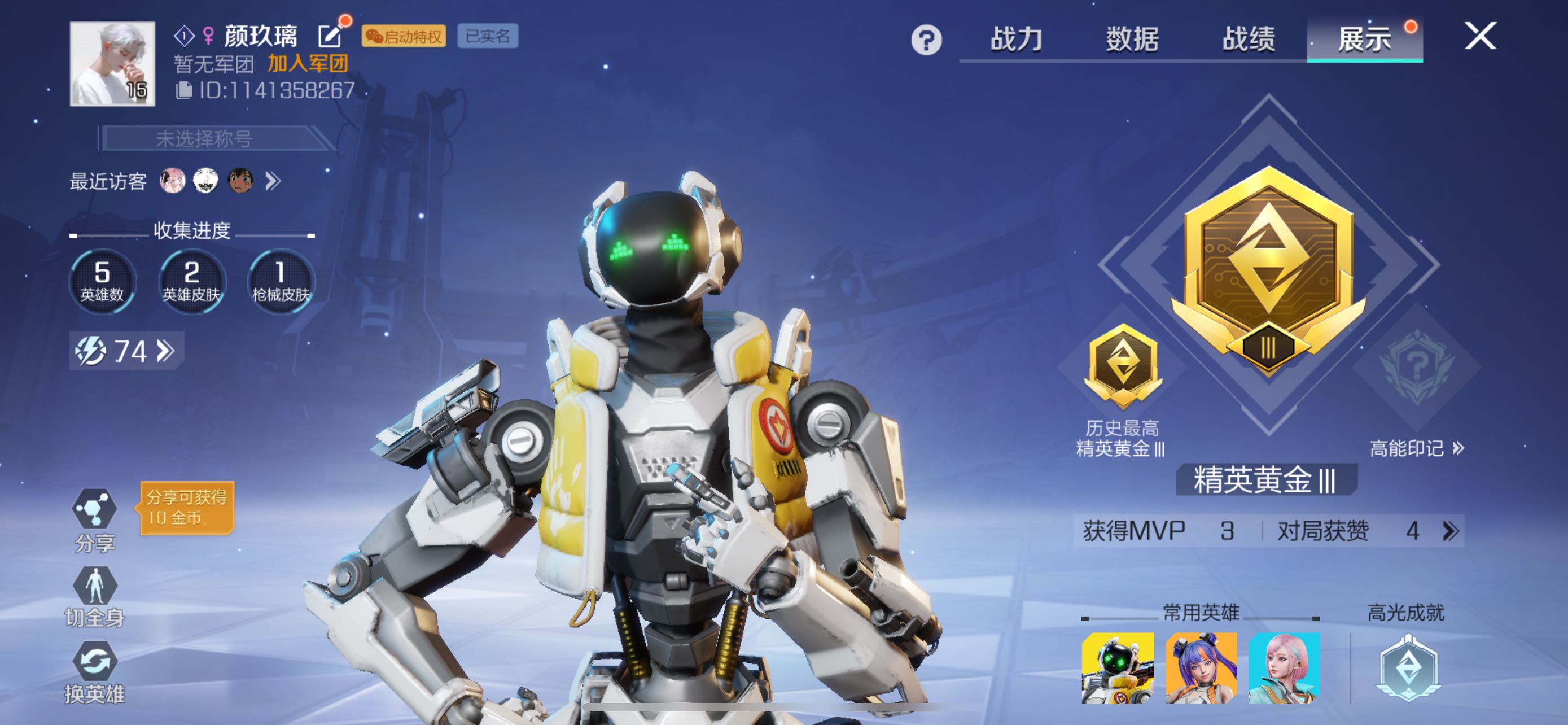The image size is (1568, 725).
Task: Share the profile with the 分享 button
Action: 94,519
